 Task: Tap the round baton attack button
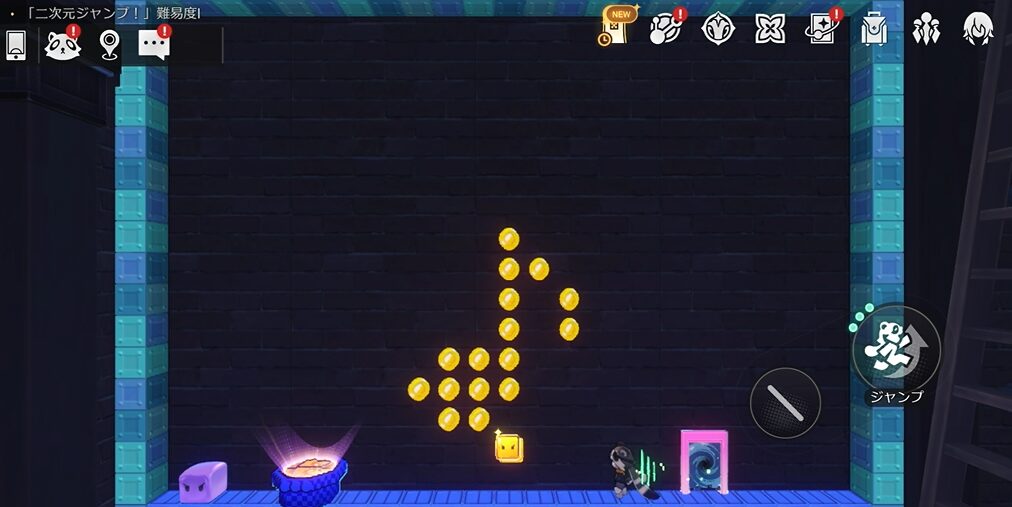[785, 403]
